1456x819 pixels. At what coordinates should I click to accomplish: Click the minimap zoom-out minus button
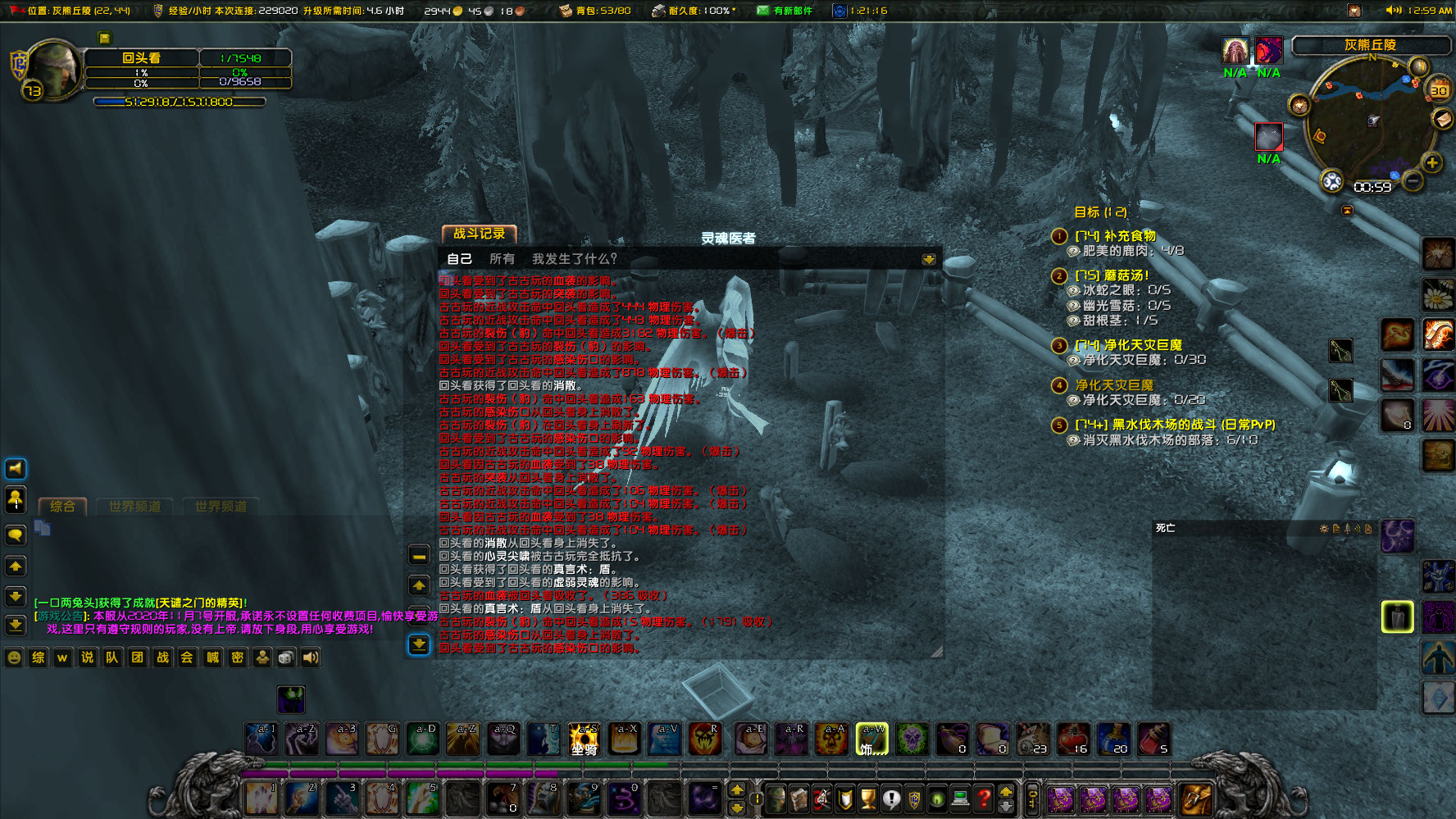(x=1413, y=181)
